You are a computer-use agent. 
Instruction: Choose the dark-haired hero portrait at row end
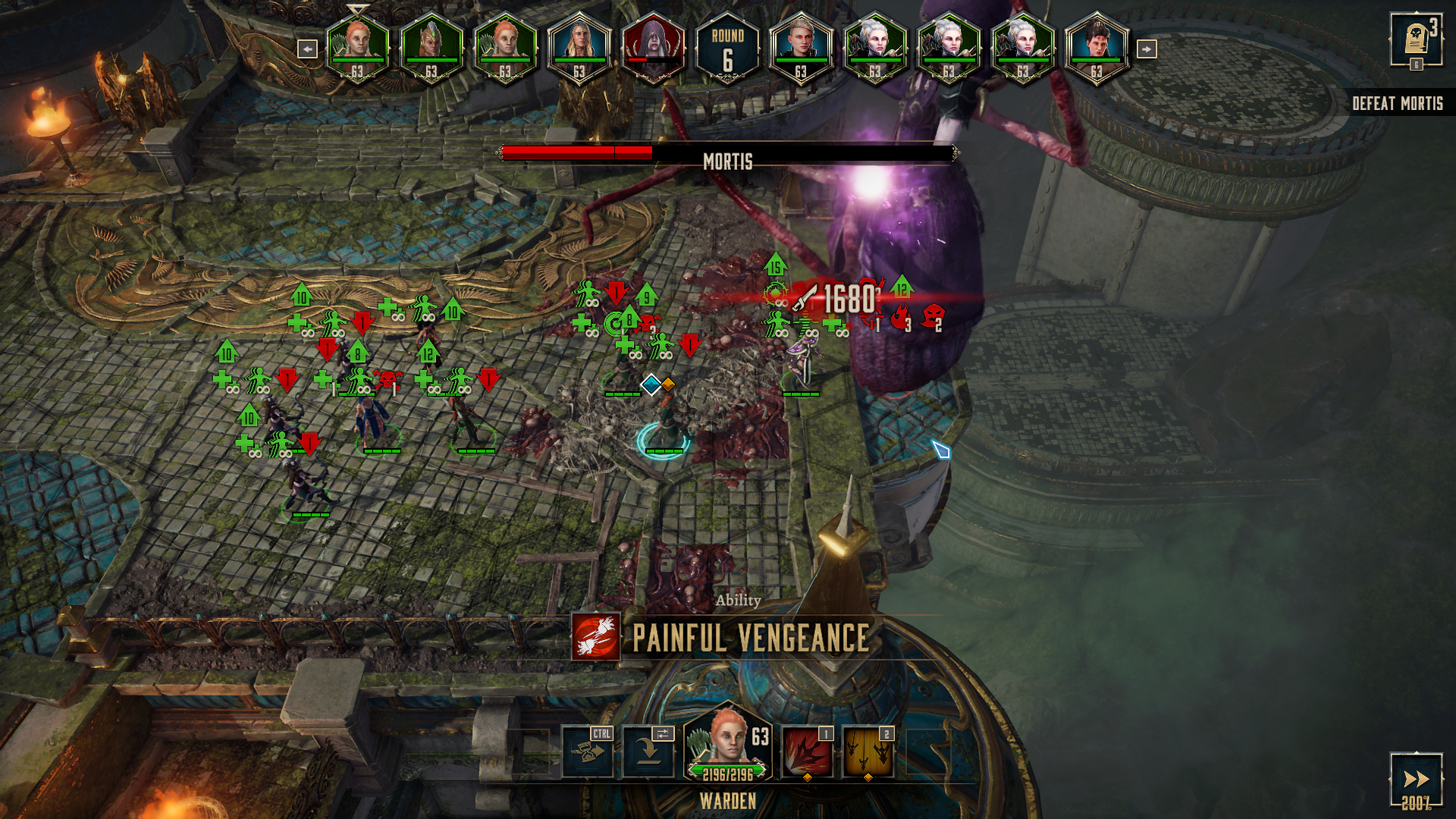coord(1097,47)
